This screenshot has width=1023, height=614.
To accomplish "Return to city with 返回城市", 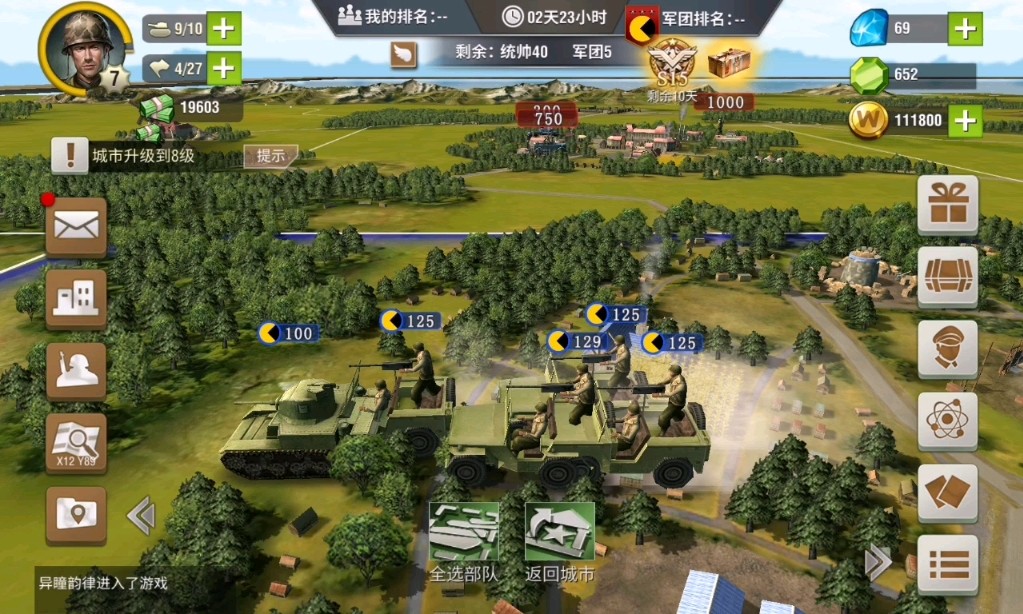I will 559,543.
